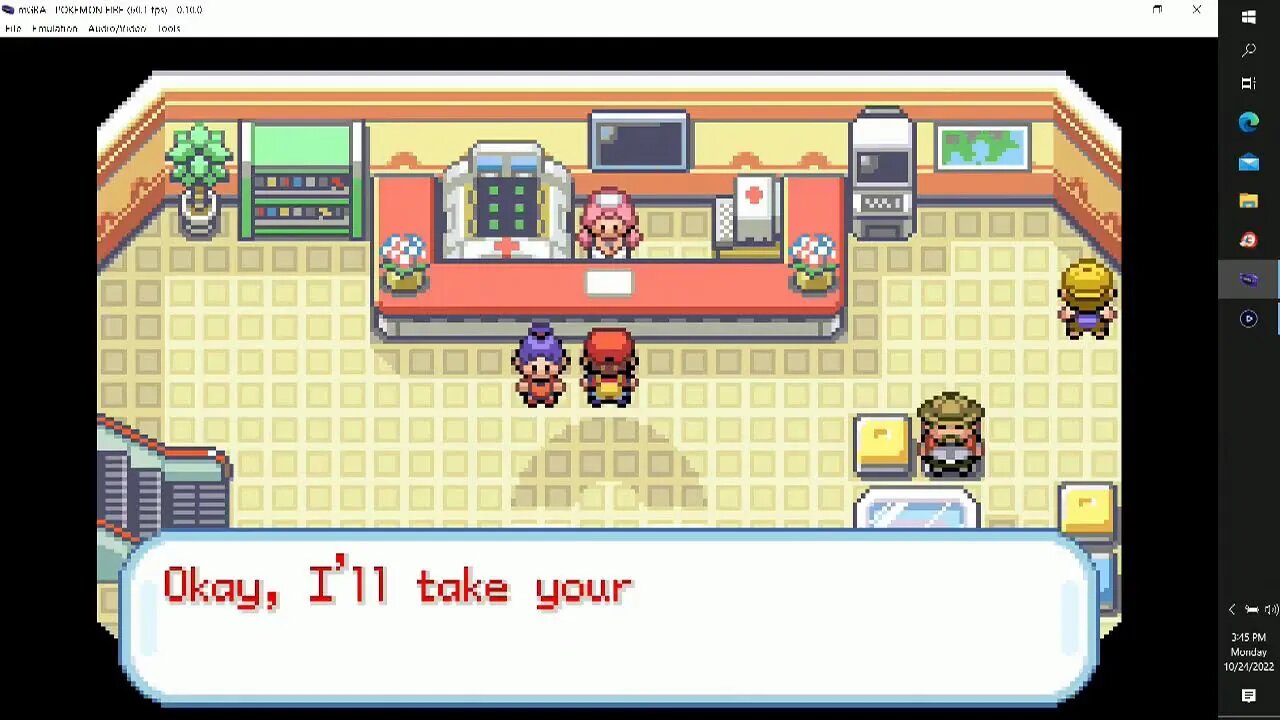Open File Explorer from the taskbar
Screen dimensions: 1280x720
[1248, 200]
